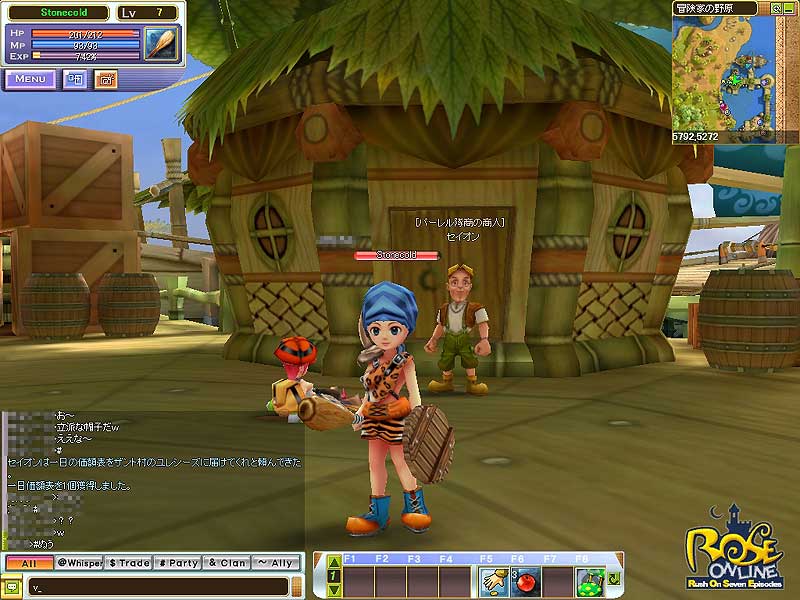
Task: Use the green item in the F8 slot
Action: tap(589, 579)
